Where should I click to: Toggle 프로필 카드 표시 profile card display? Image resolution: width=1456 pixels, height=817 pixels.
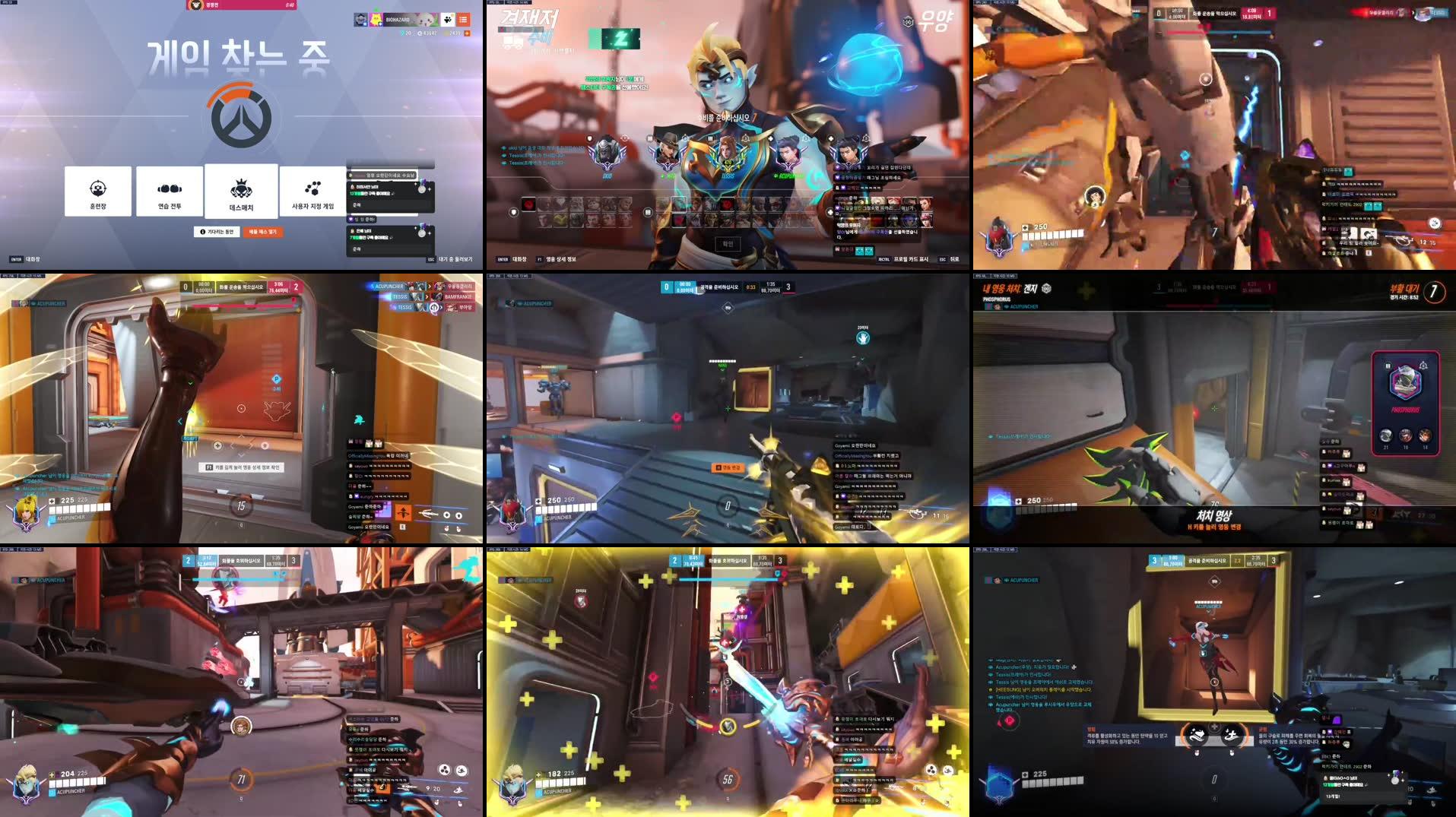(x=911, y=258)
